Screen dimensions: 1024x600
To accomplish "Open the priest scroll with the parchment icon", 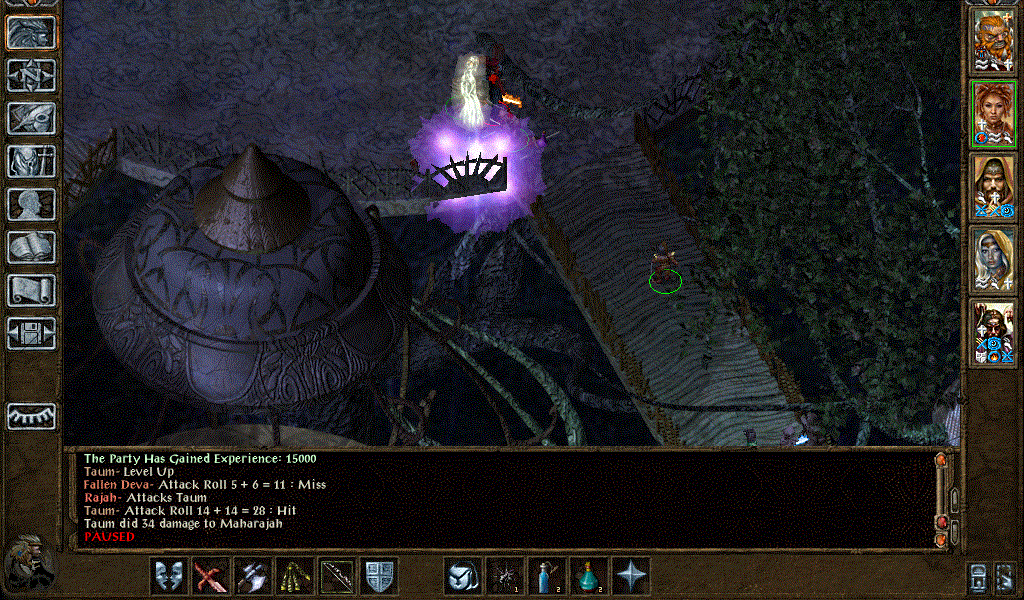I will pyautogui.click(x=32, y=290).
